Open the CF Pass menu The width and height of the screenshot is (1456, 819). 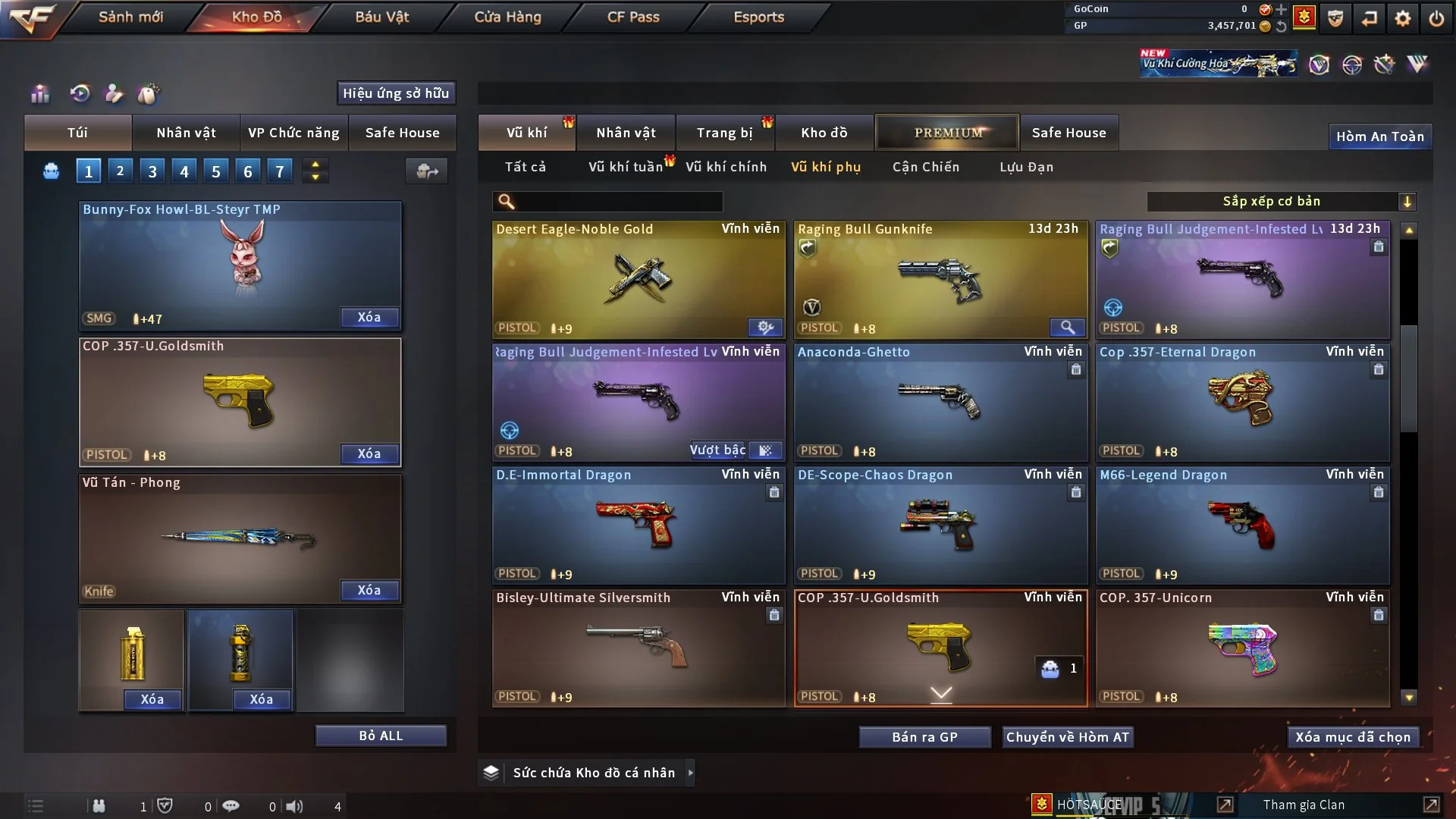(x=633, y=17)
